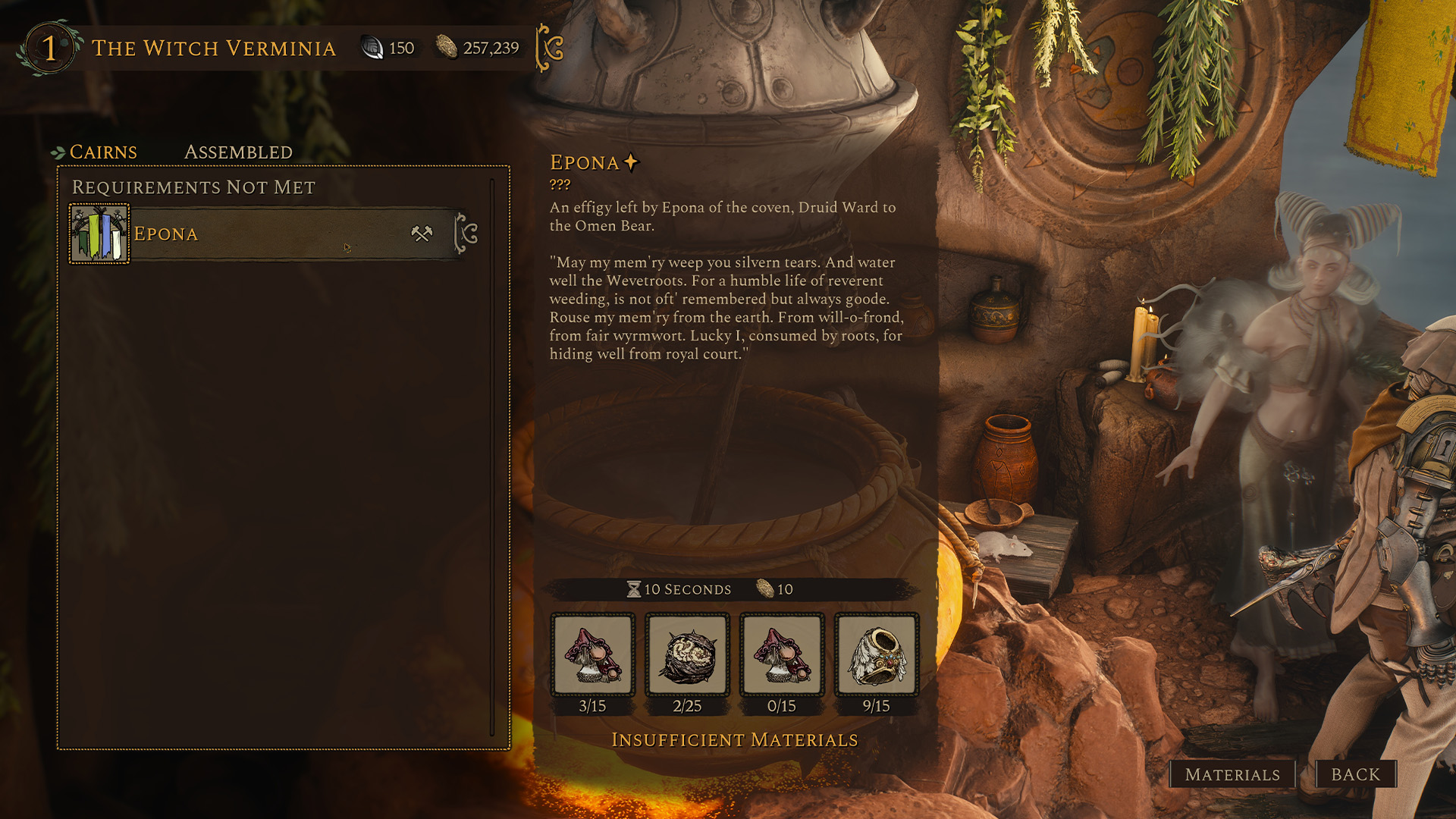1456x819 pixels.
Task: Select the mushroom material slot showing 0/15
Action: coord(782,655)
